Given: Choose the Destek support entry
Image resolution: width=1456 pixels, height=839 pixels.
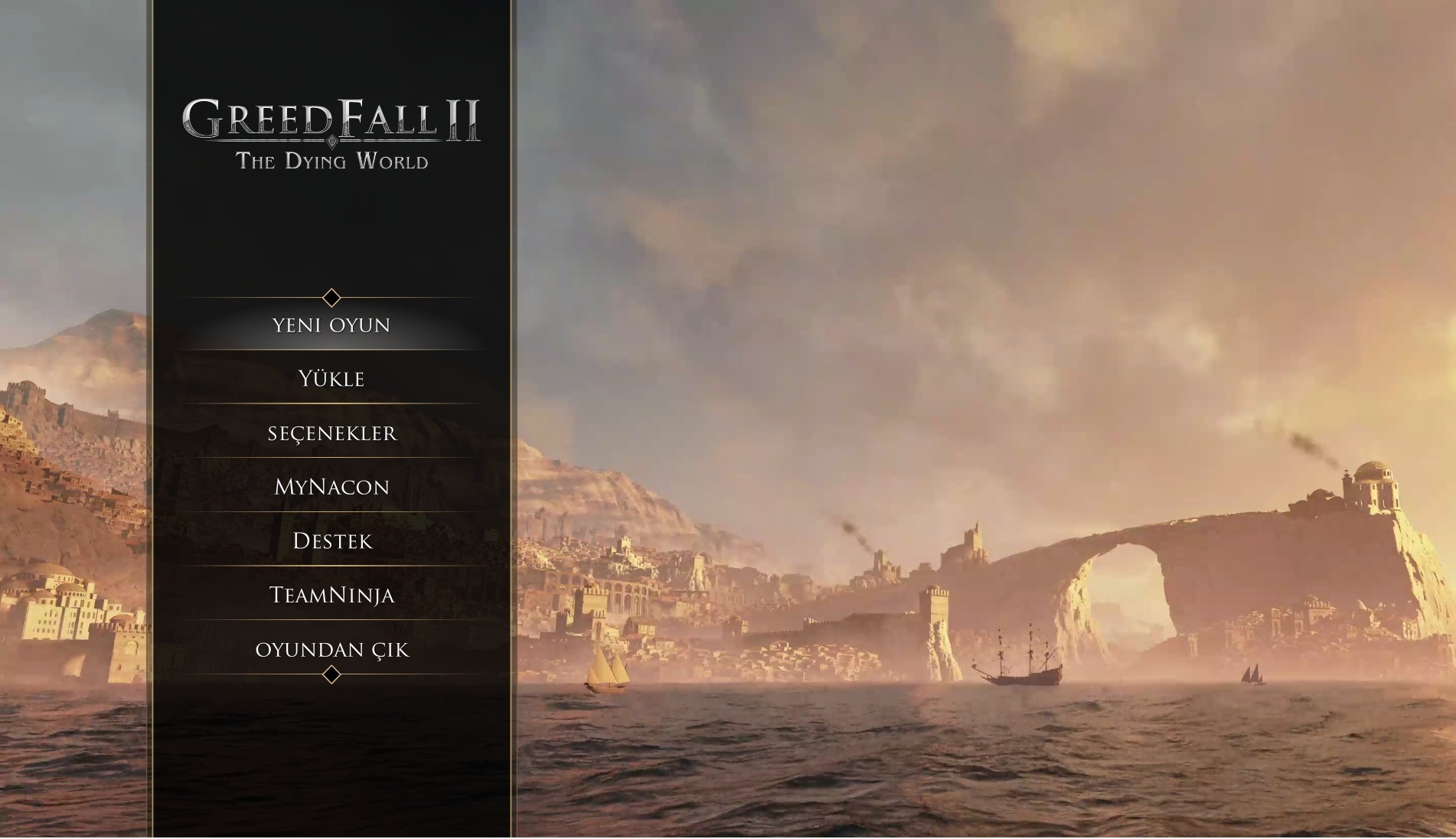Looking at the screenshot, I should [x=331, y=541].
